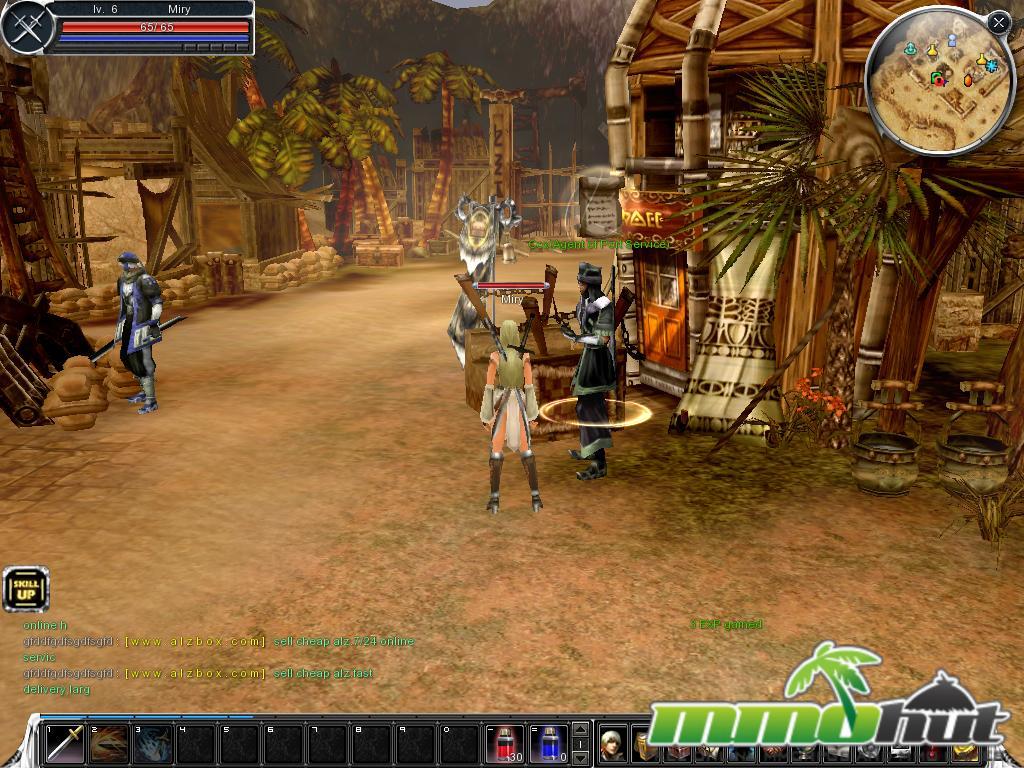Screen dimensions: 1024x768
Task: Select the blue snowflake marker on minimap
Action: point(990,64)
